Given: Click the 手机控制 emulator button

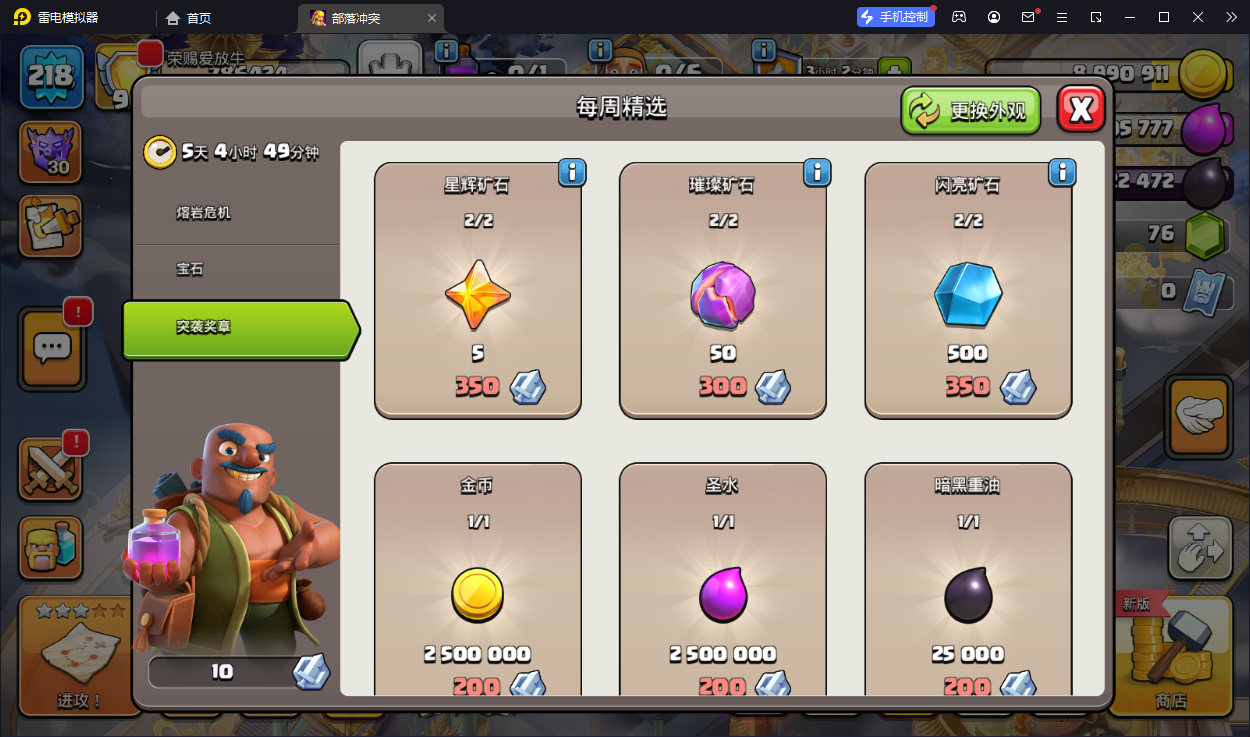Looking at the screenshot, I should (x=895, y=17).
